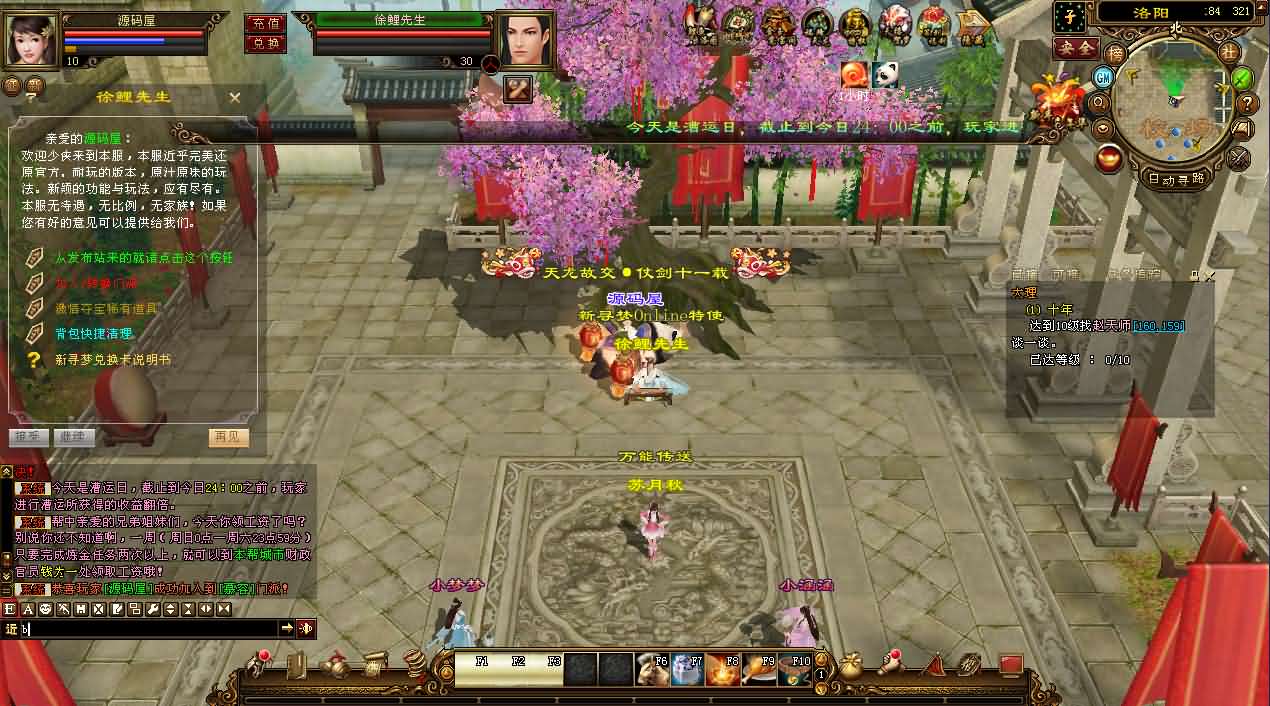Close the 徐鲤先生 dialogue window
This screenshot has width=1270, height=706.
tap(235, 97)
